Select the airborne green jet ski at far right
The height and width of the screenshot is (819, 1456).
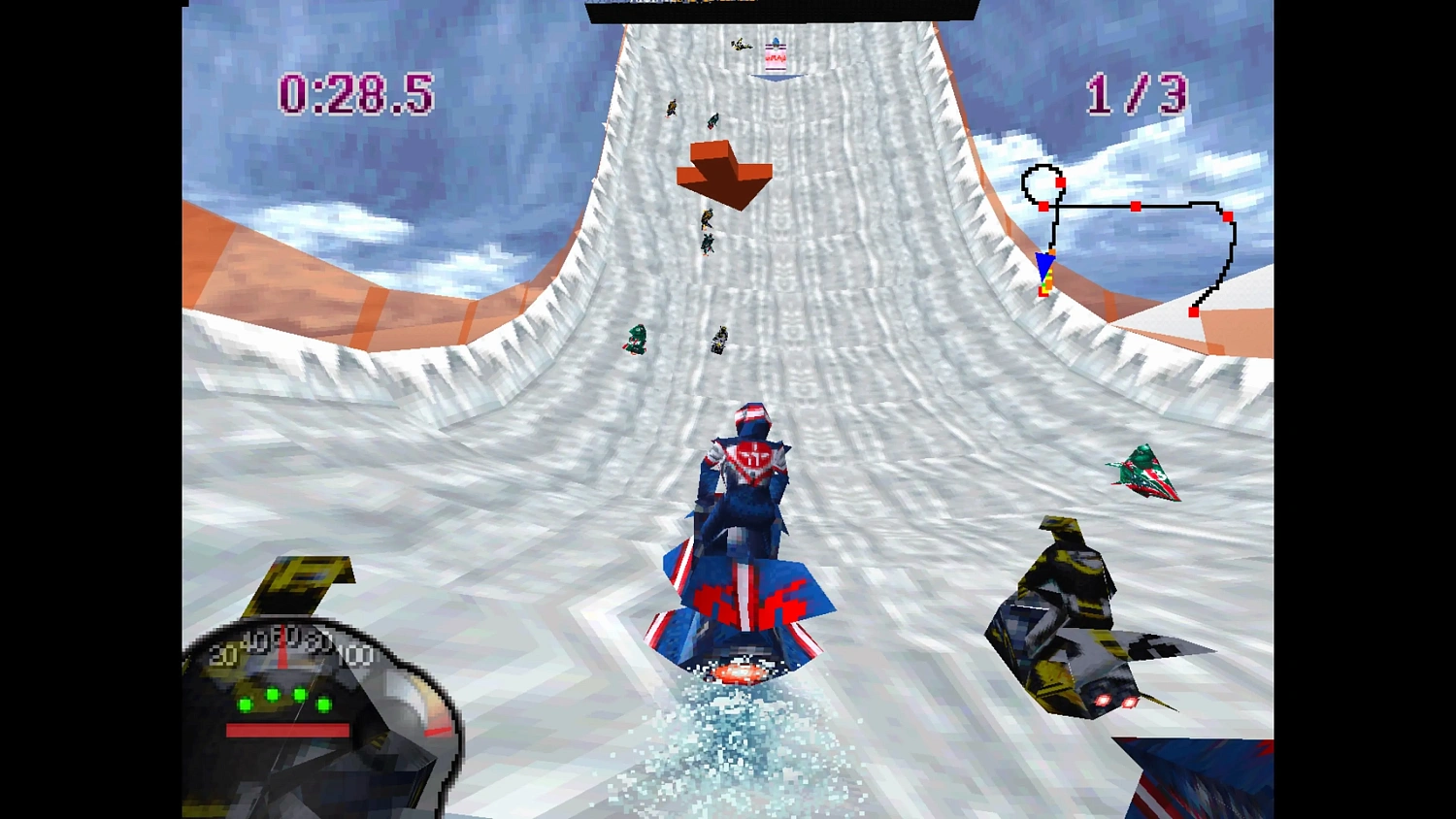(x=1145, y=474)
